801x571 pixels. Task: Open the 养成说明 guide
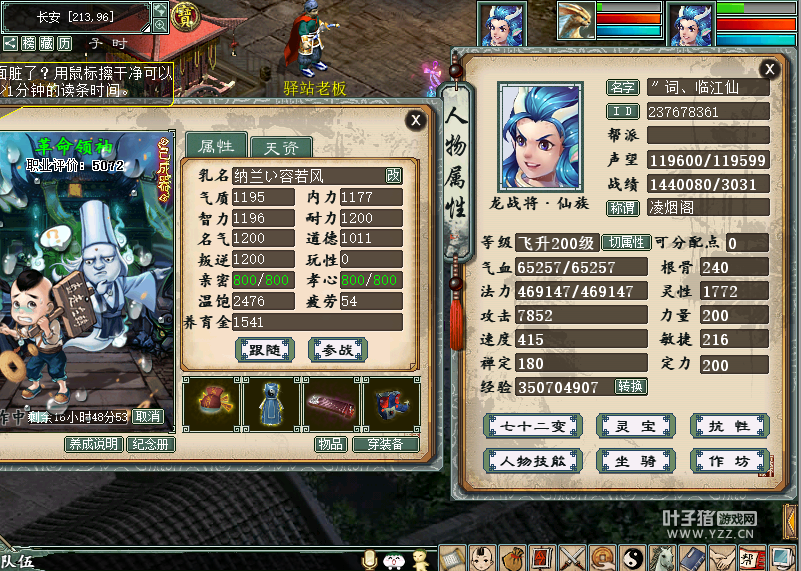tap(93, 444)
